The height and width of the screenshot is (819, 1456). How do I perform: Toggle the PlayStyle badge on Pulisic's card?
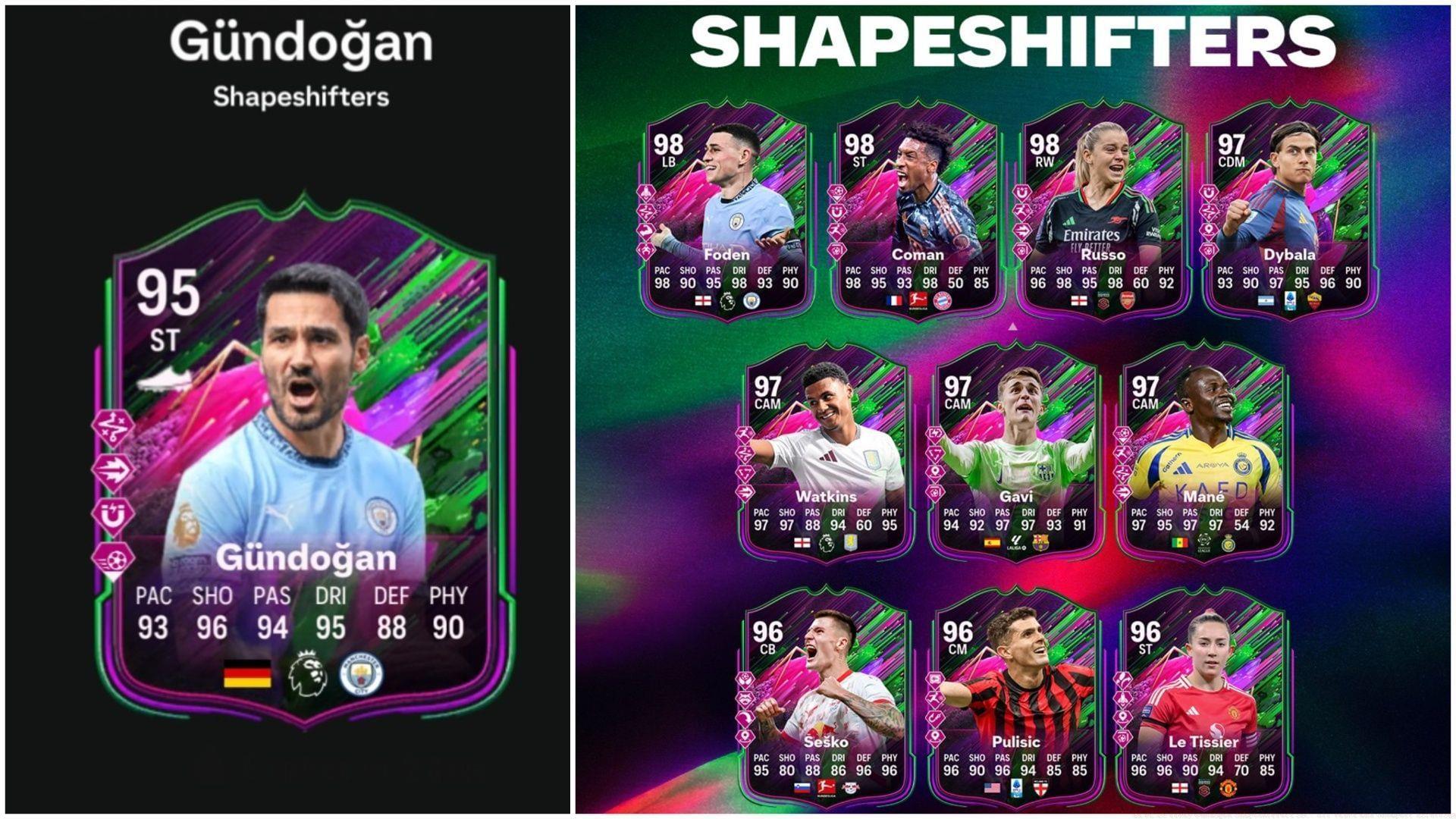point(935,679)
